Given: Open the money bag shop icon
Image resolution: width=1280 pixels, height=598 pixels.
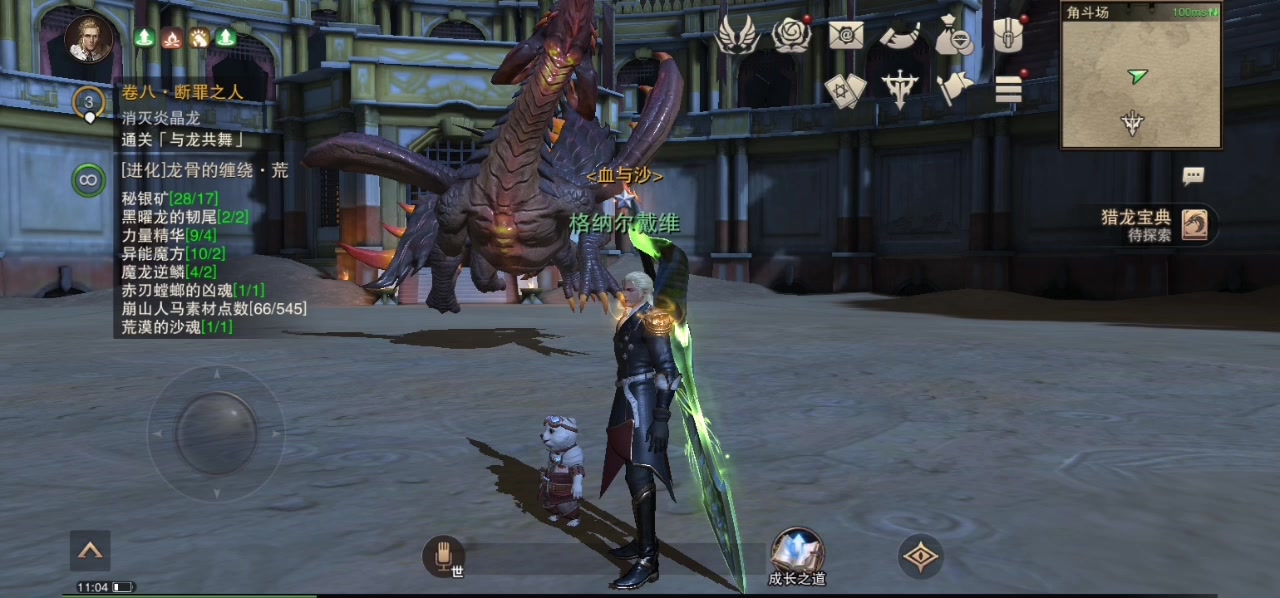Looking at the screenshot, I should (953, 36).
